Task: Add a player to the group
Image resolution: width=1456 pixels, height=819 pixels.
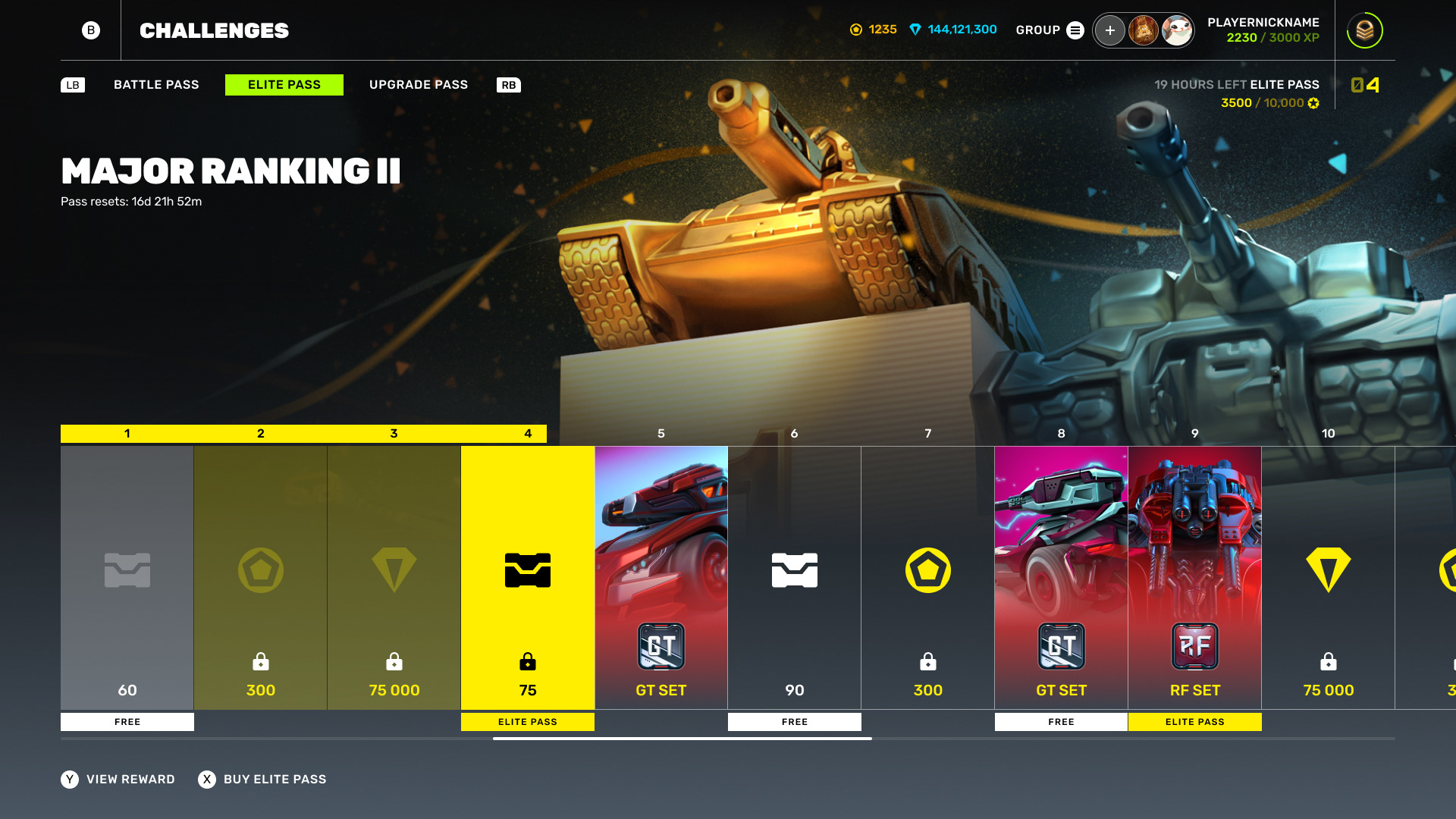Action: (1109, 30)
